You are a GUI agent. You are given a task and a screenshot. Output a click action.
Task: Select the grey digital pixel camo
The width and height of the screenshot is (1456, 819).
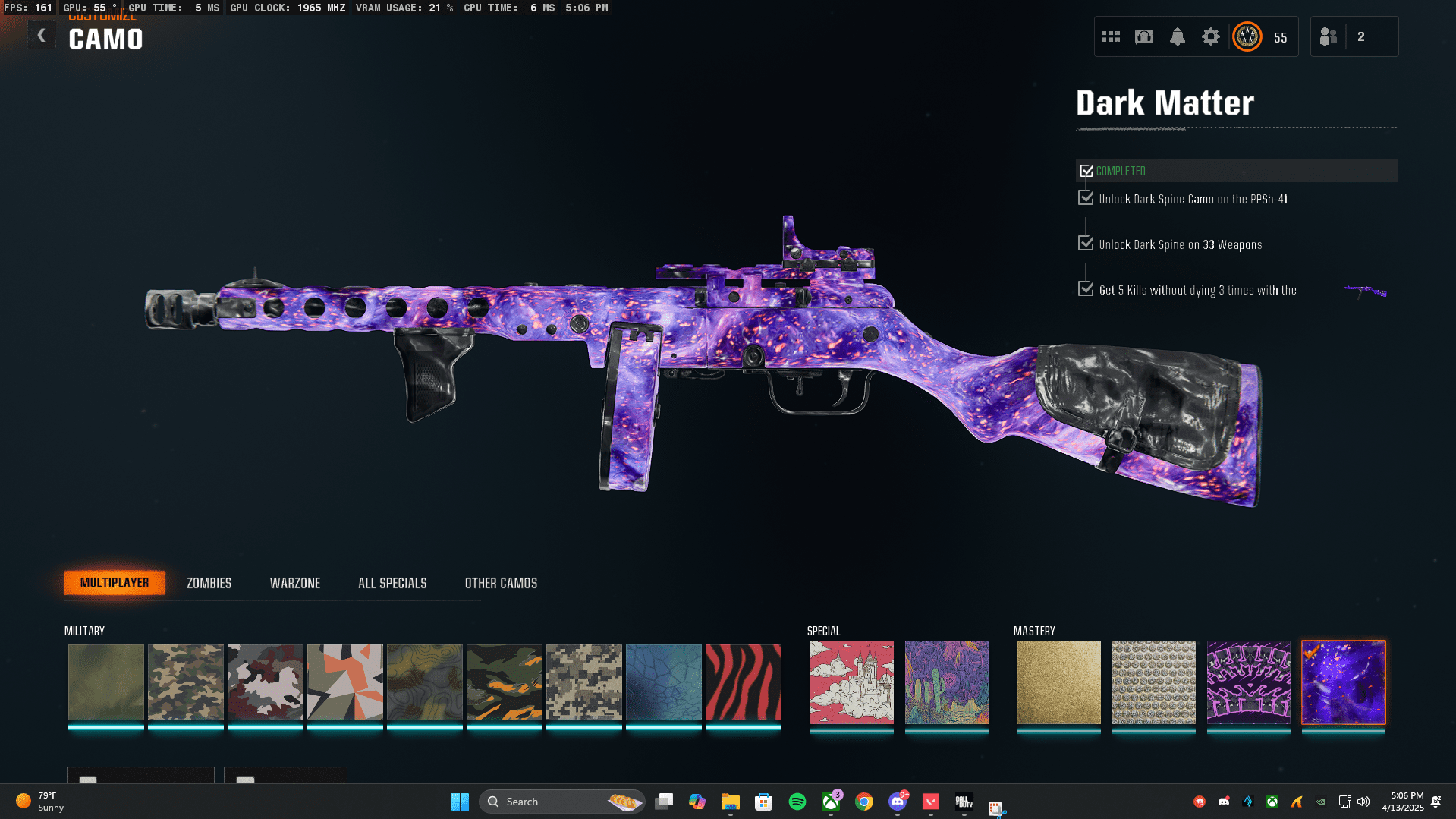583,682
